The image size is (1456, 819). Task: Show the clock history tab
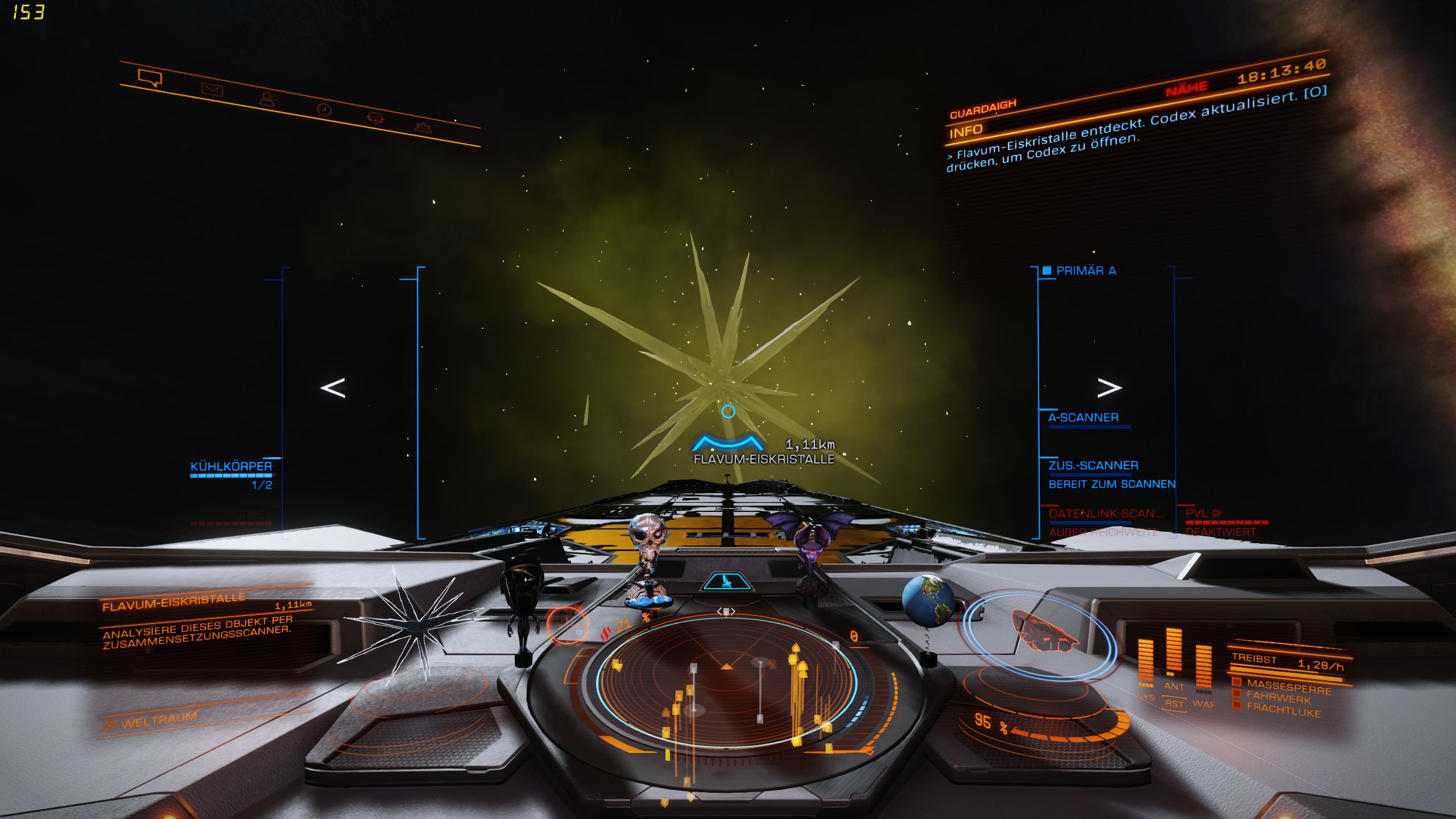(324, 109)
